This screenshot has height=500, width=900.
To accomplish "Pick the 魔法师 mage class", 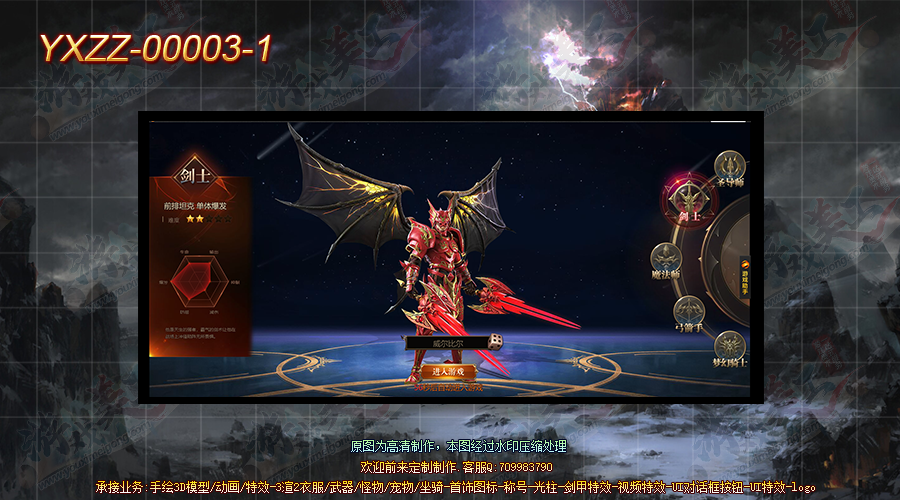I will coord(667,258).
